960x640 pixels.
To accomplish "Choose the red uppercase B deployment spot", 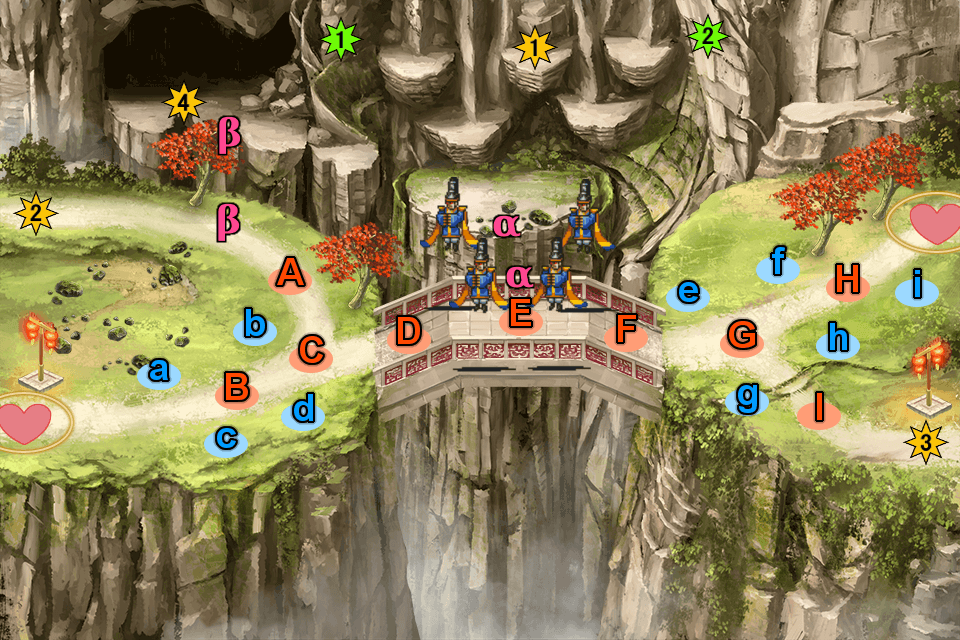I will coord(236,388).
